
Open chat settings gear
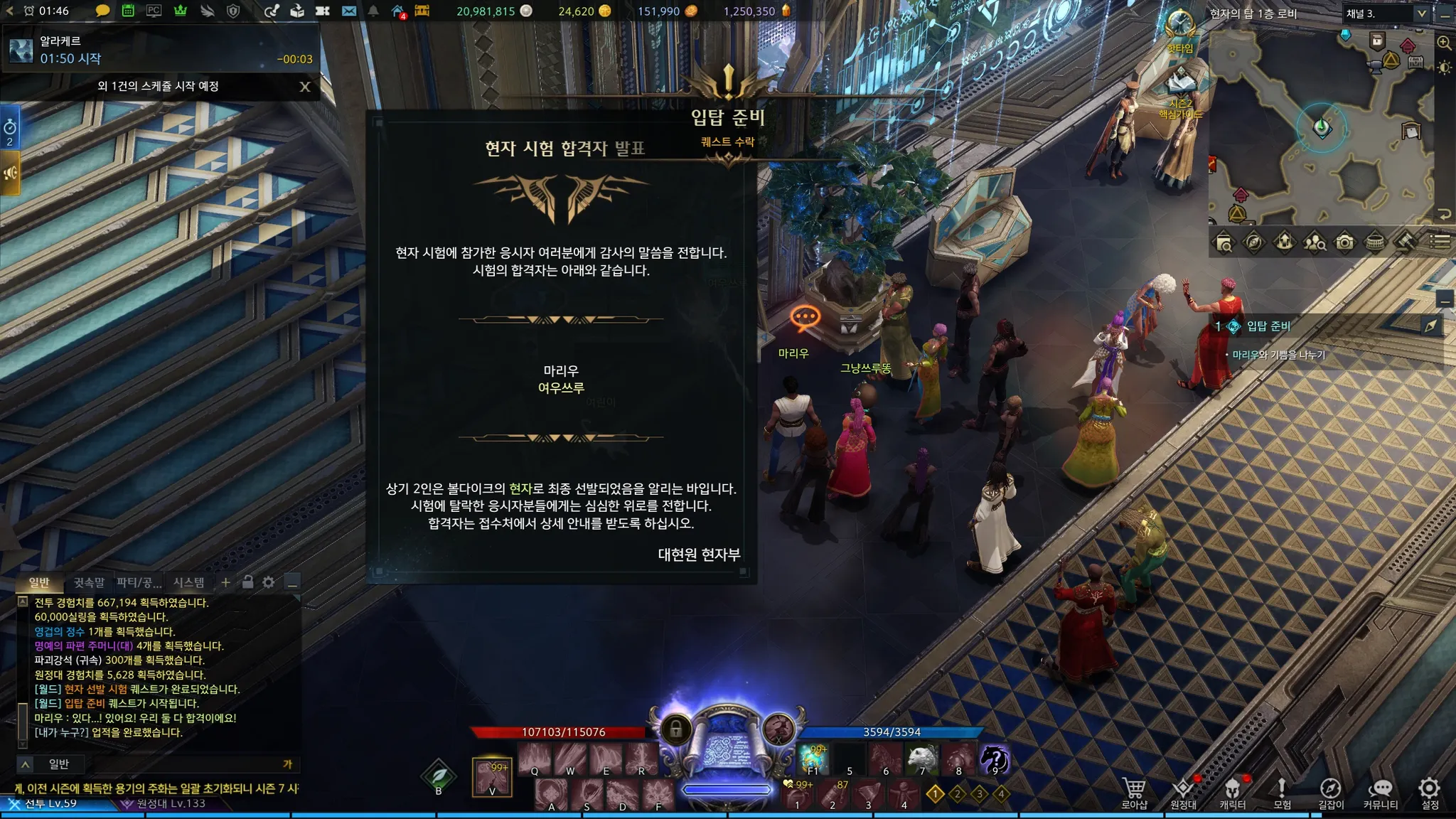268,582
